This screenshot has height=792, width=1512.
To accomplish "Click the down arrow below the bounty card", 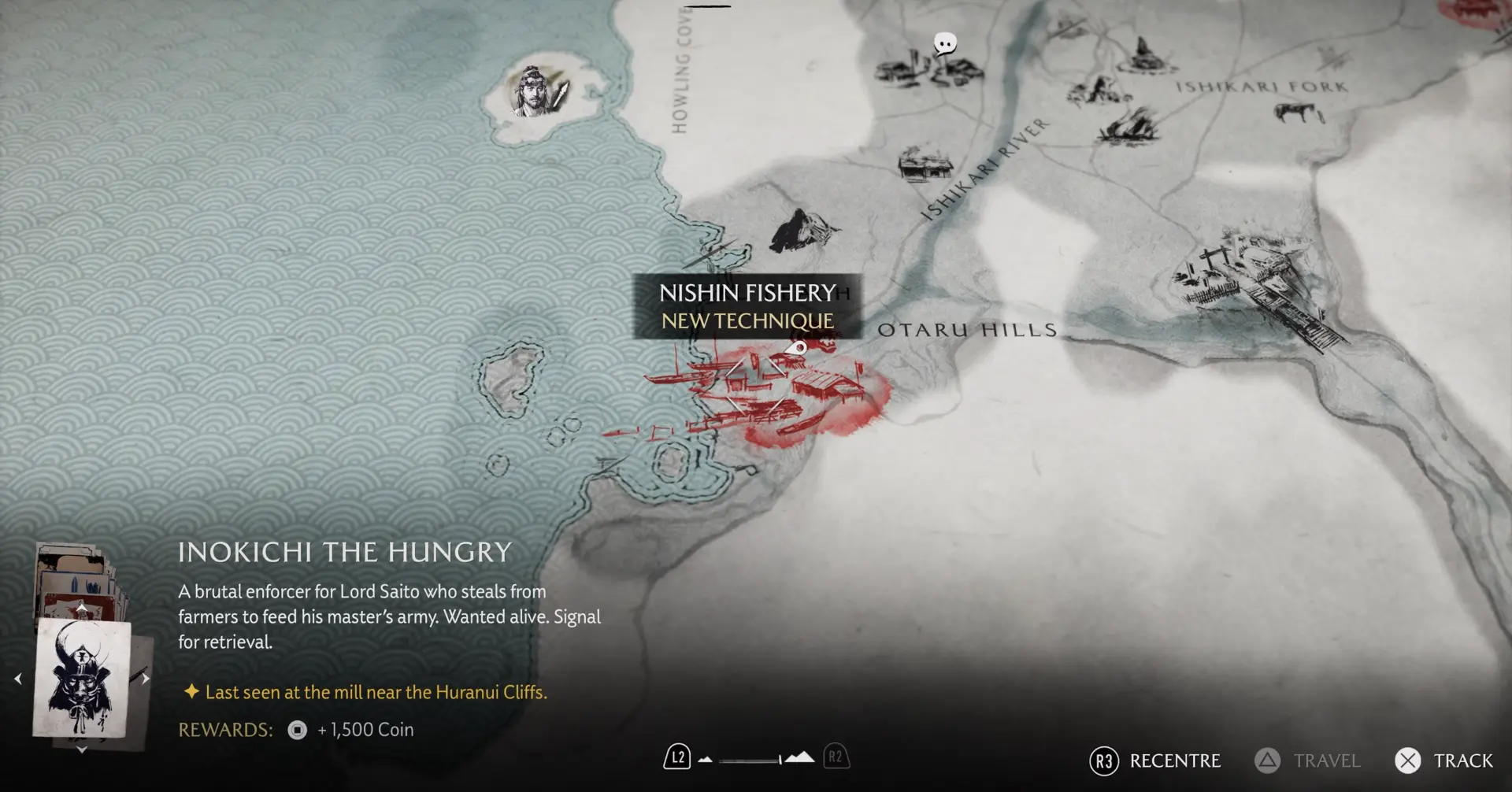I will click(81, 750).
